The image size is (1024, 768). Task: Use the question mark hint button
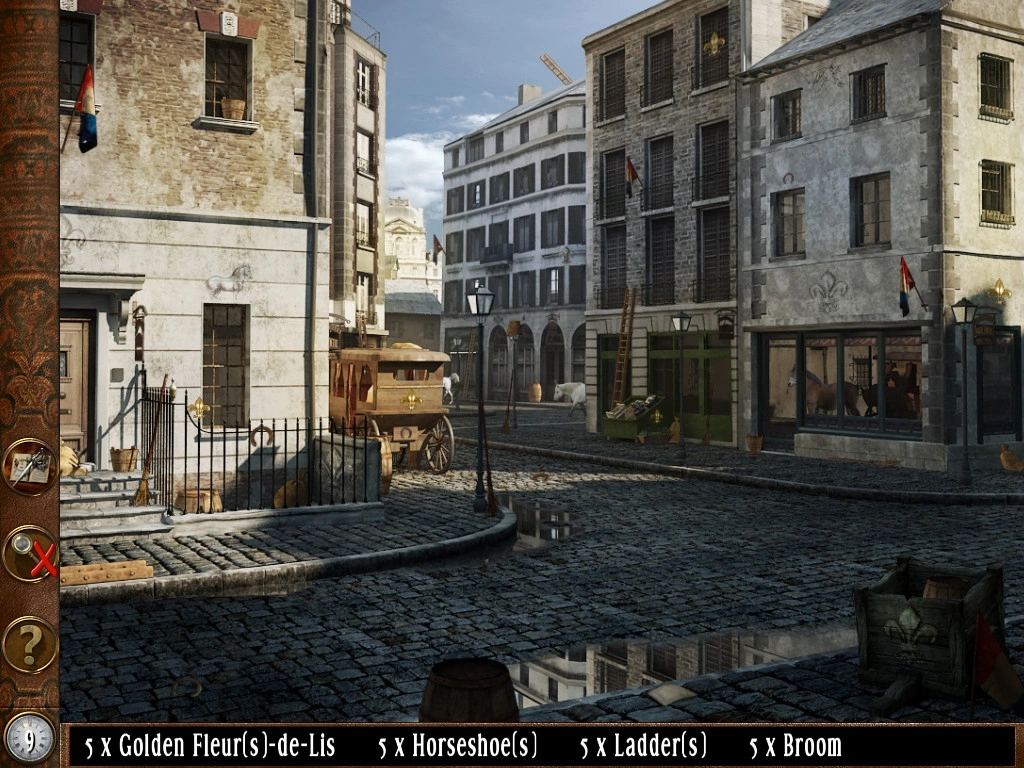click(x=29, y=644)
